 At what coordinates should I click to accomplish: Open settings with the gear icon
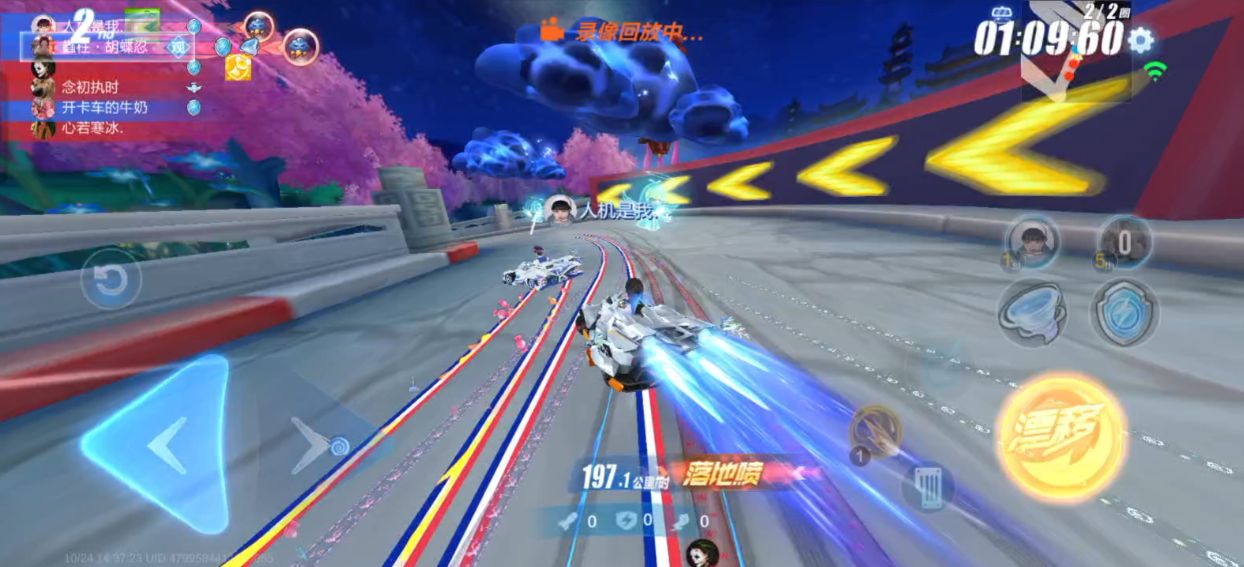click(x=1140, y=41)
